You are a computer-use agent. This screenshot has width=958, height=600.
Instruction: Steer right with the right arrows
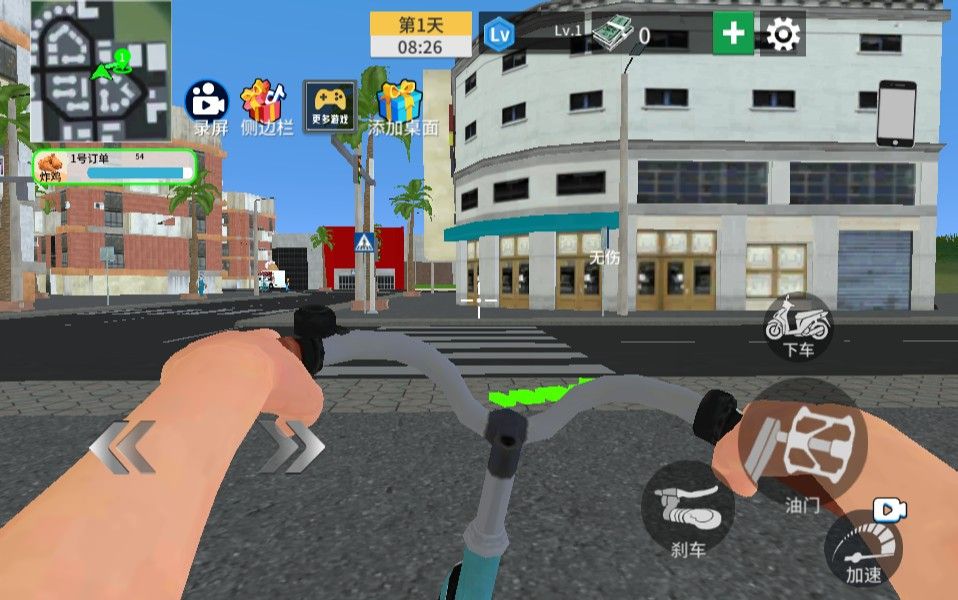(x=290, y=446)
